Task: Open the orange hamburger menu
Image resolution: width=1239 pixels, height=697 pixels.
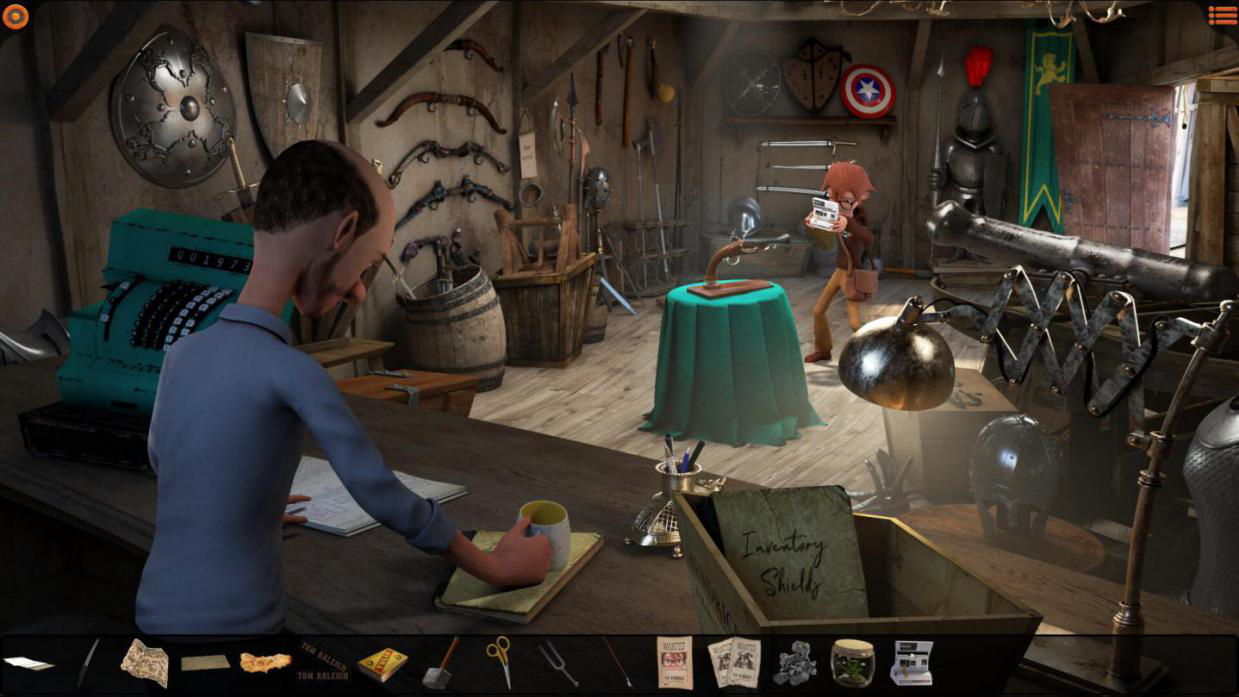Action: (1222, 15)
